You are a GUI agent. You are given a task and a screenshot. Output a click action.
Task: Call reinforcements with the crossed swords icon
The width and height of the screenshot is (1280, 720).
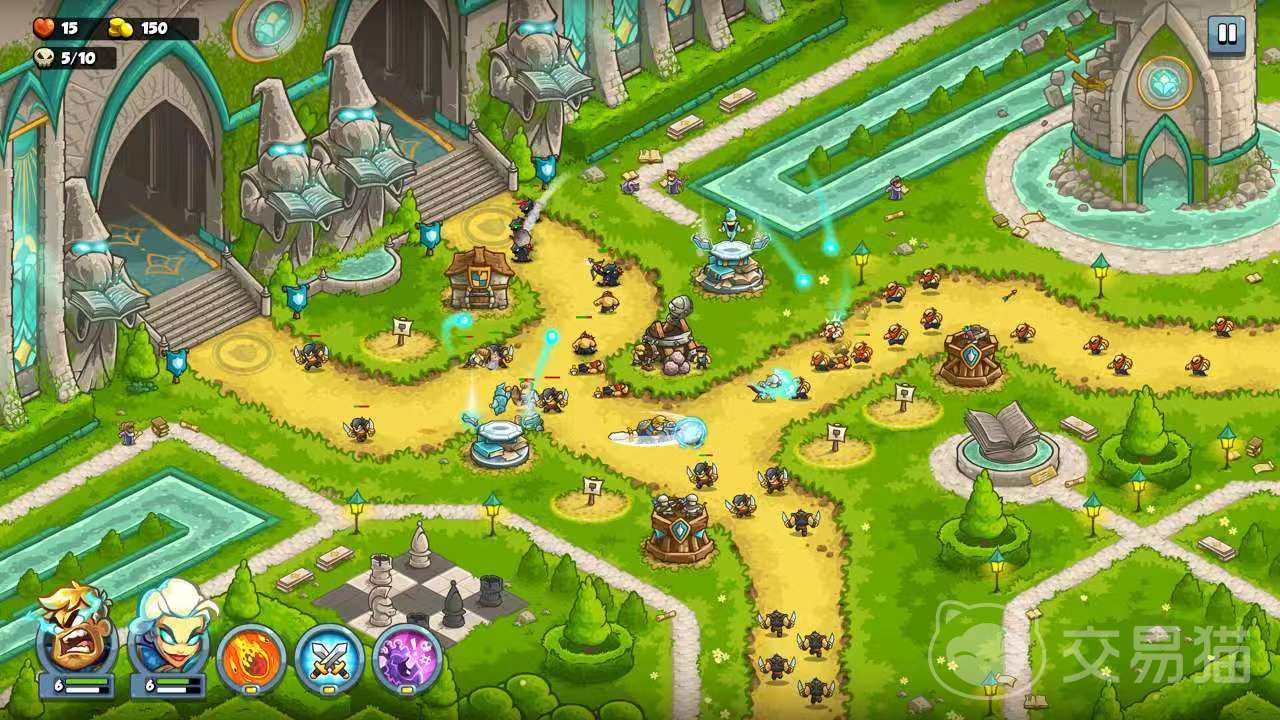click(329, 659)
